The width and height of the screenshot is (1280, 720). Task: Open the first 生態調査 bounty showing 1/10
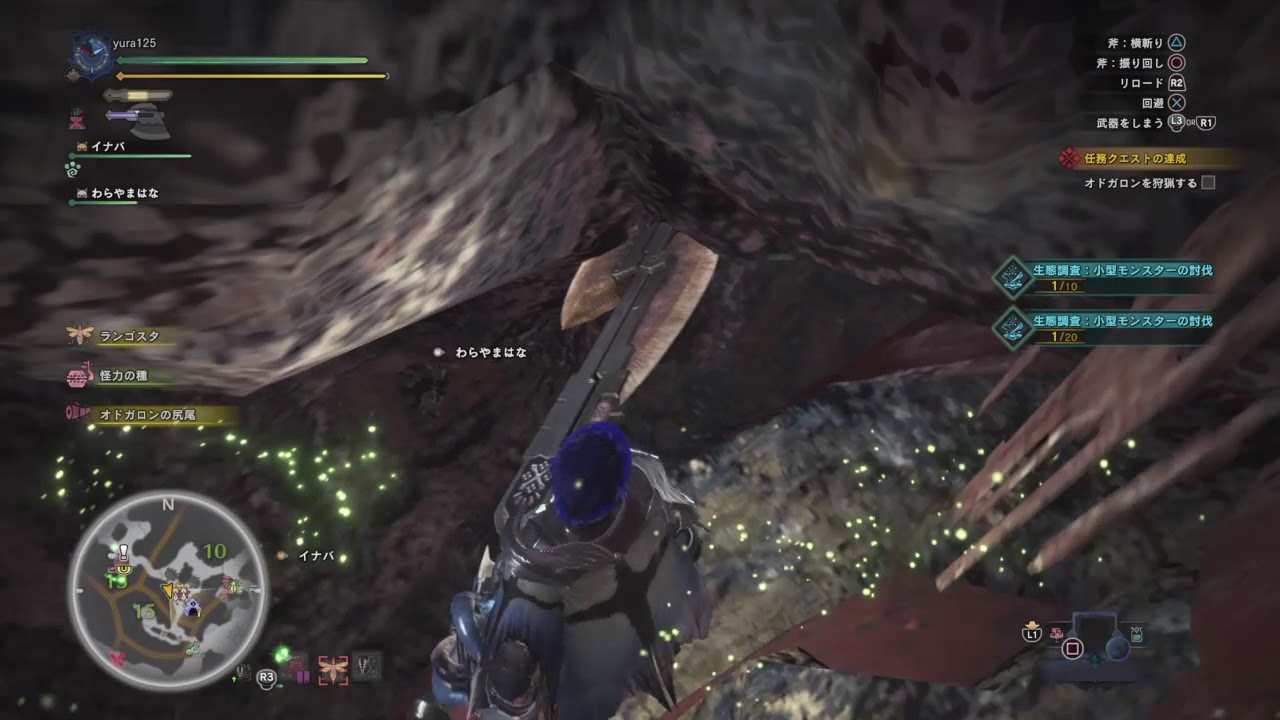pos(1110,277)
